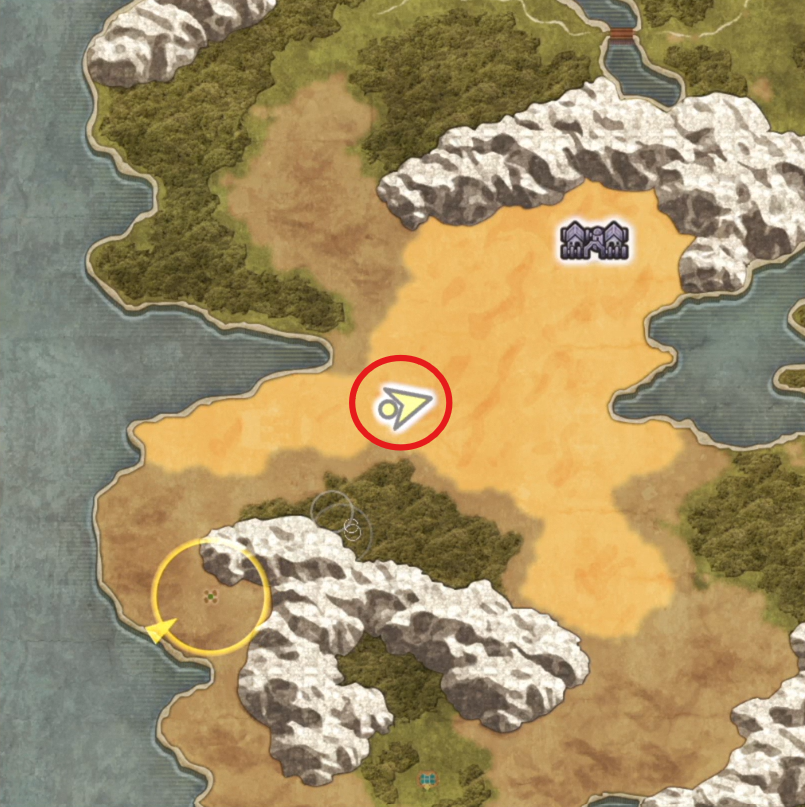The width and height of the screenshot is (805, 807).
Task: Click the blue landmark icon in the southern grassland
Action: click(428, 778)
